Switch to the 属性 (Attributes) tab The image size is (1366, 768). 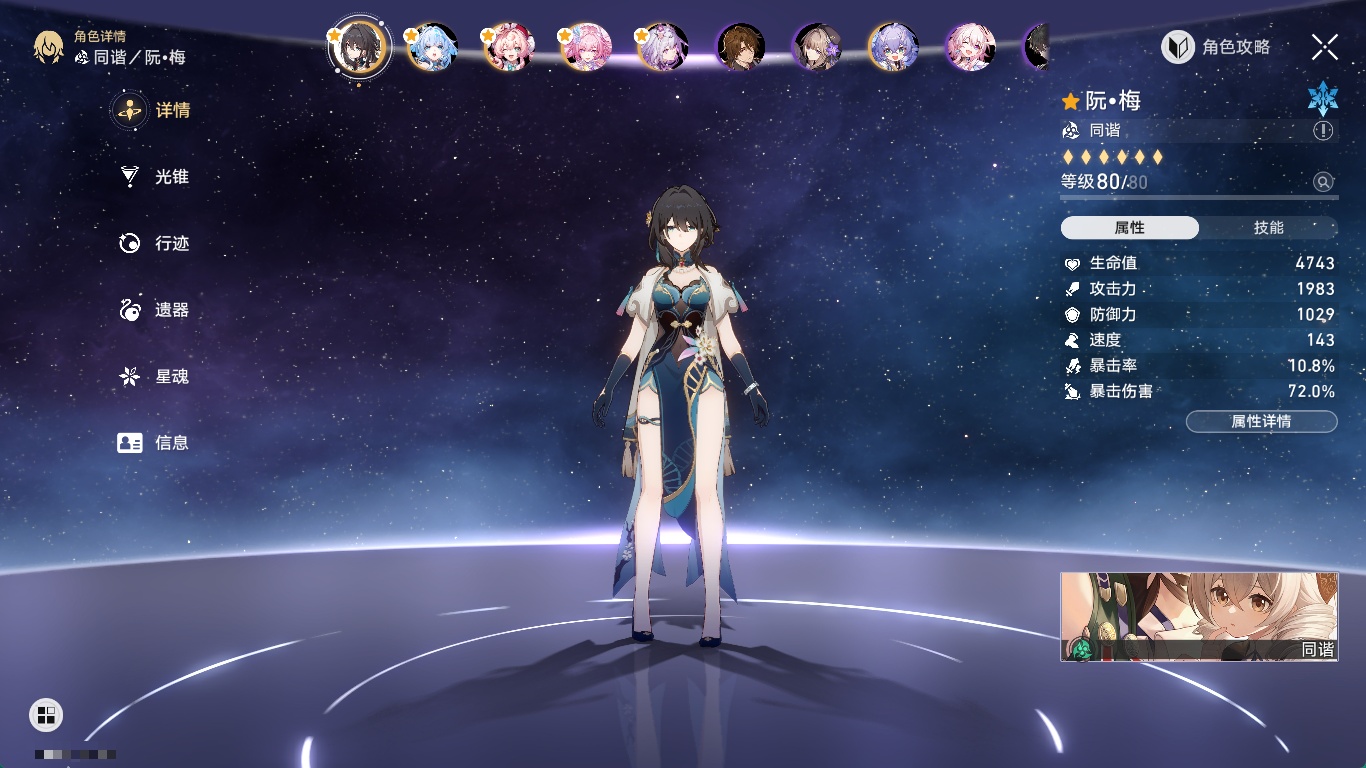(x=1130, y=228)
